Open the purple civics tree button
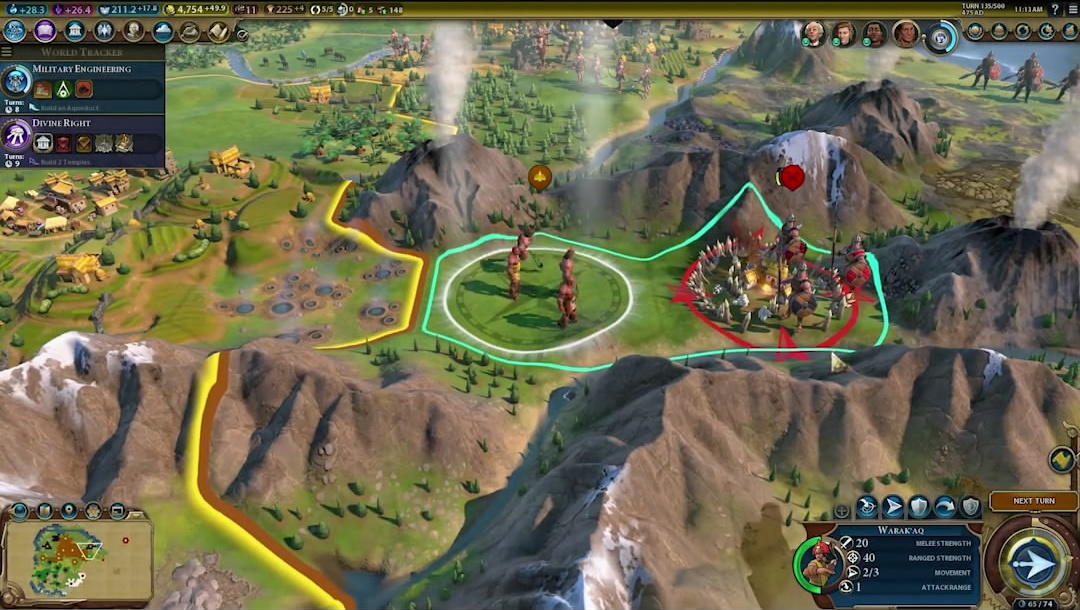This screenshot has width=1080, height=610. 45,31
